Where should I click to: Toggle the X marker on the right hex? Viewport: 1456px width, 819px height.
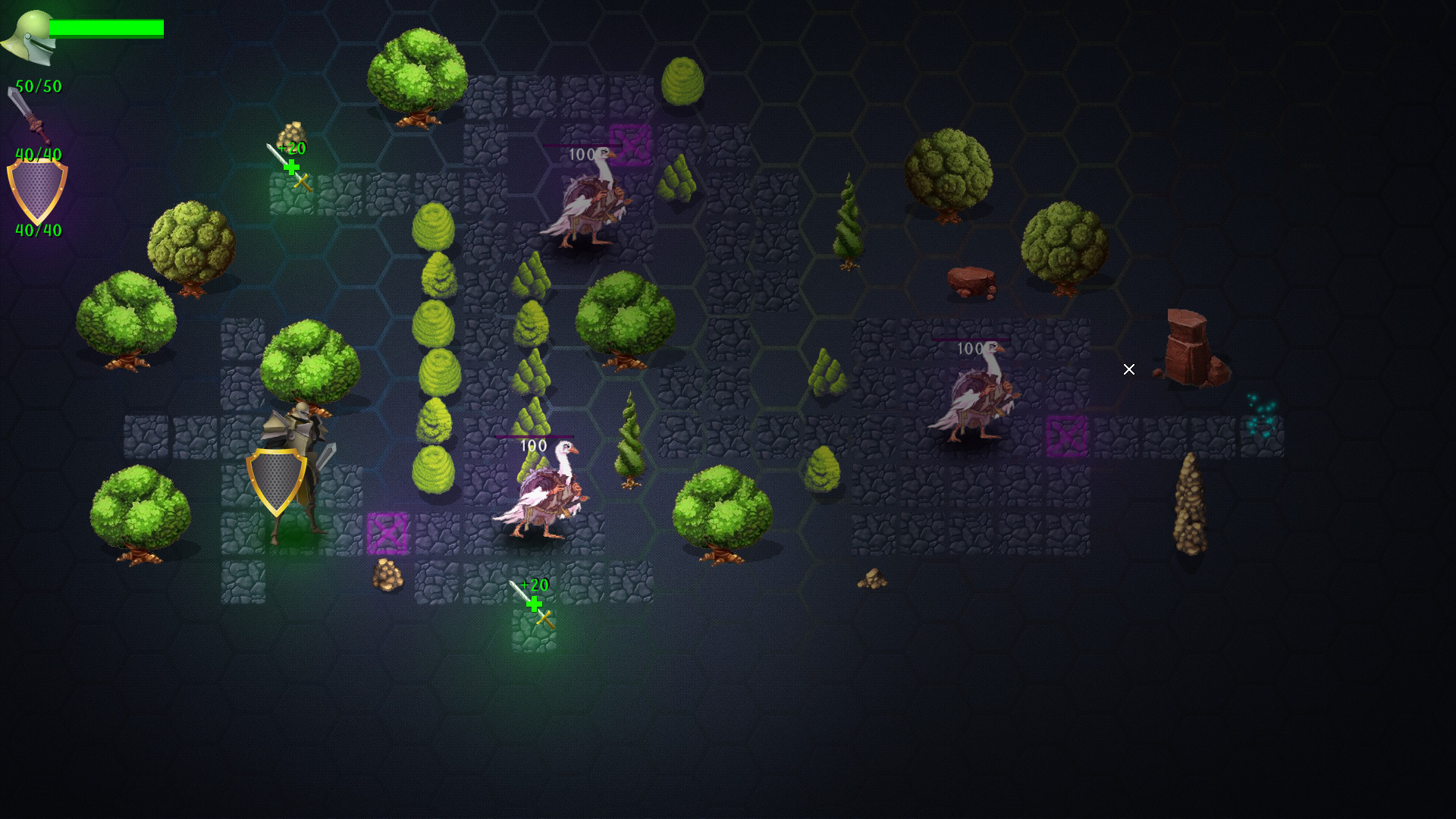pyautogui.click(x=1128, y=369)
